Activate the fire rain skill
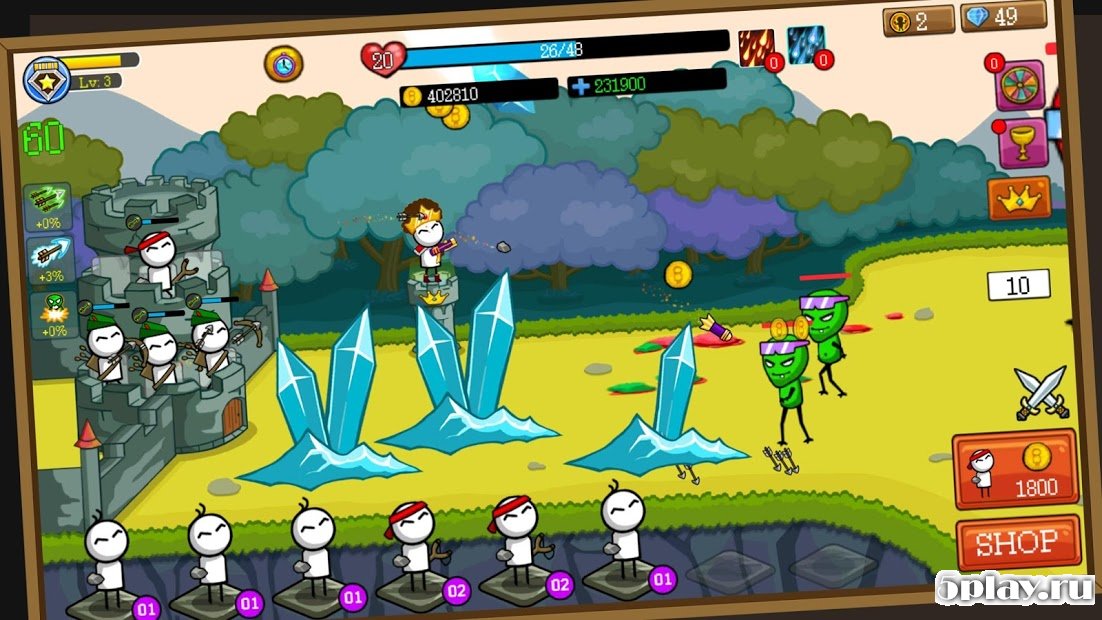Screen dimensions: 1102x620 pos(756,48)
